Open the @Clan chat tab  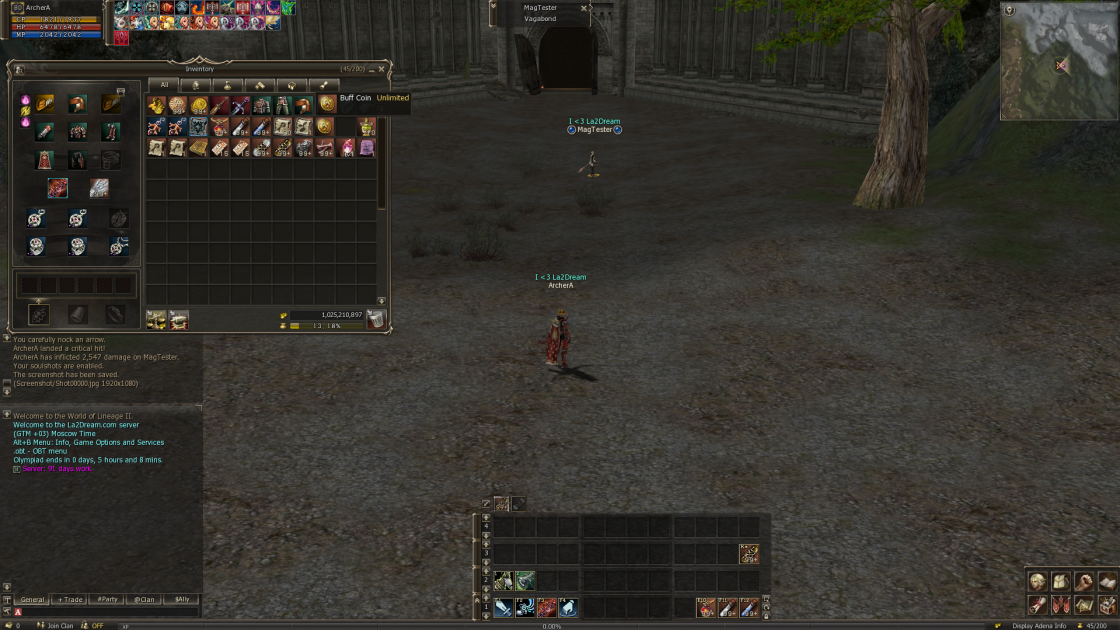tap(144, 599)
